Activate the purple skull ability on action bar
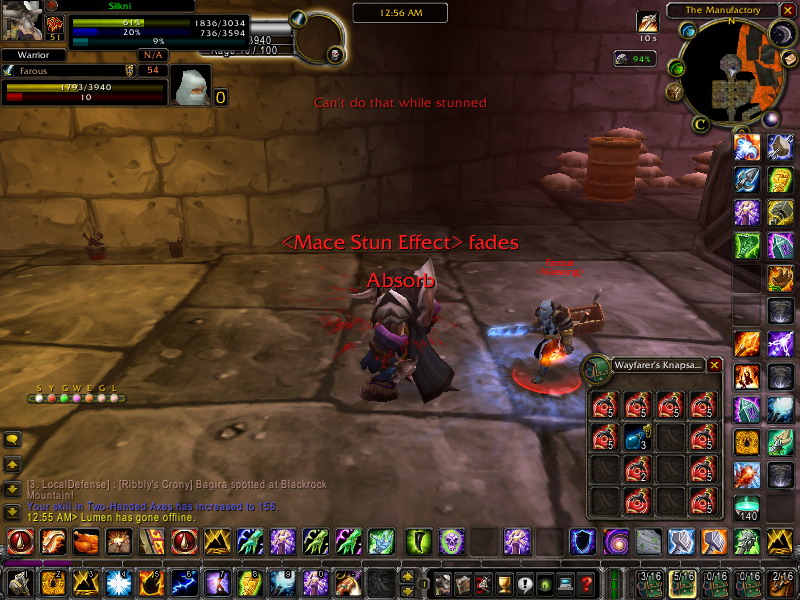800x600 pixels. click(x=451, y=542)
